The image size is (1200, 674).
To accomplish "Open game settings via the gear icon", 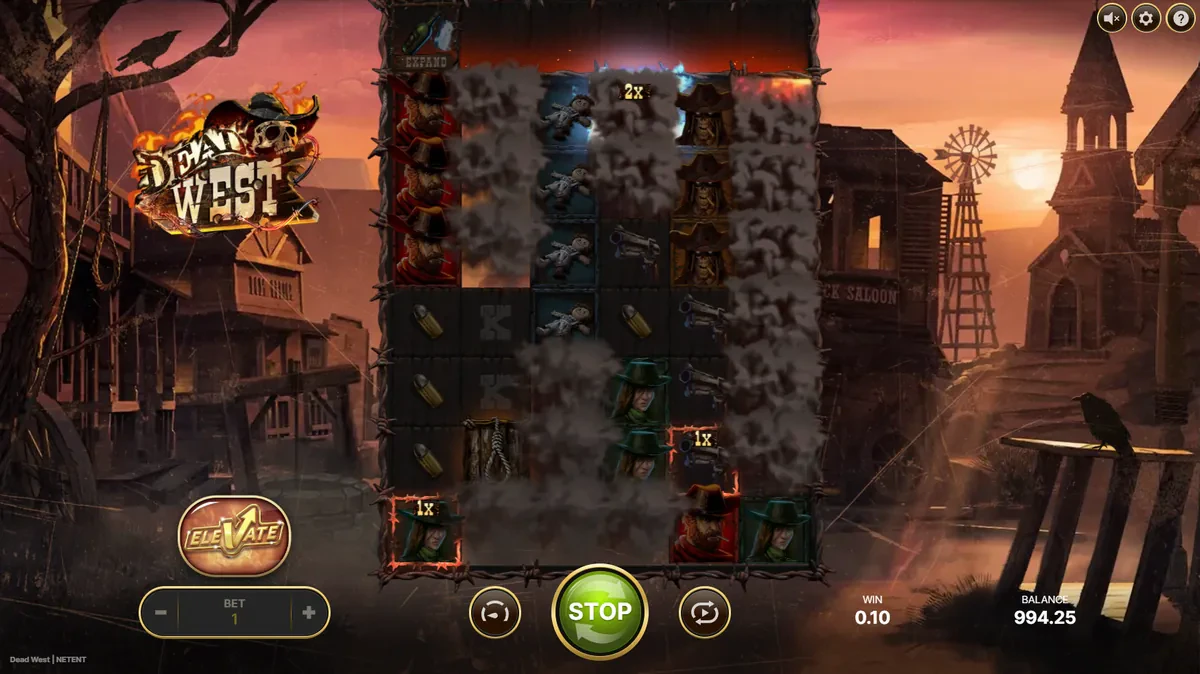I will [x=1145, y=18].
